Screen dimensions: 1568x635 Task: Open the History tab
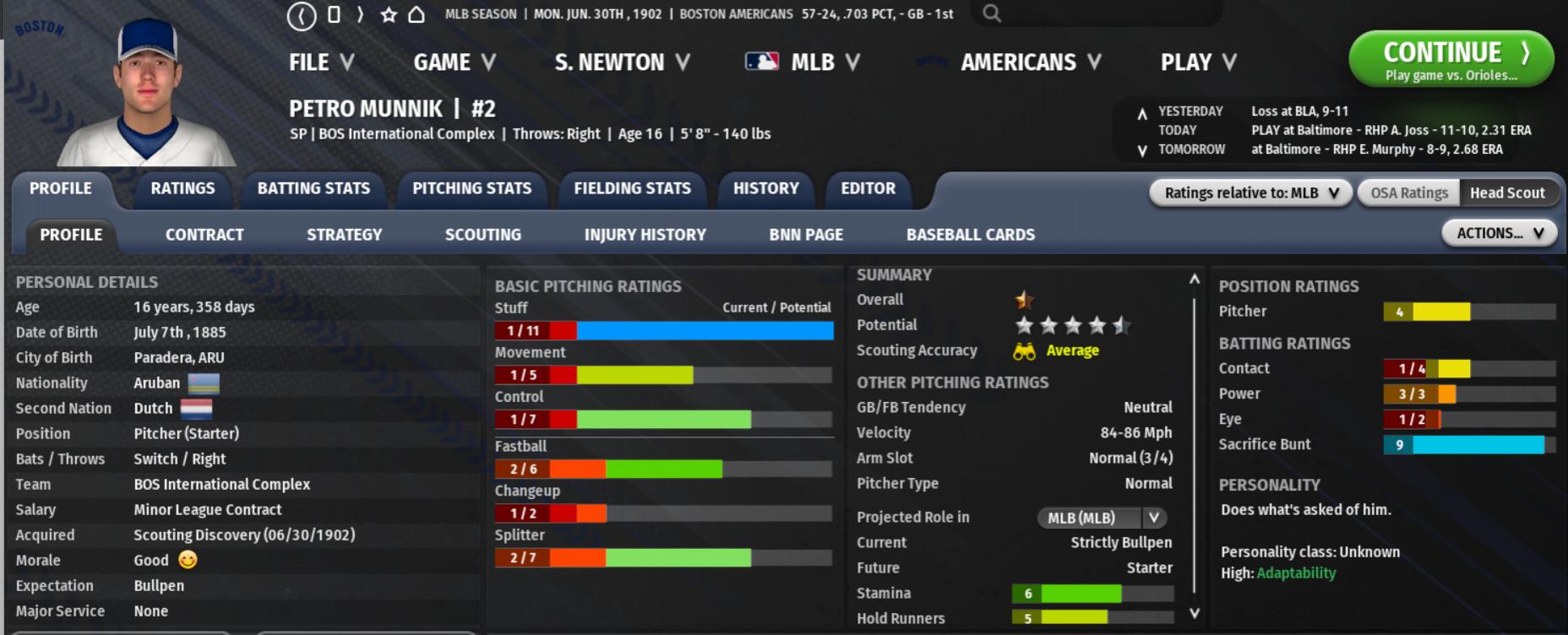click(765, 188)
